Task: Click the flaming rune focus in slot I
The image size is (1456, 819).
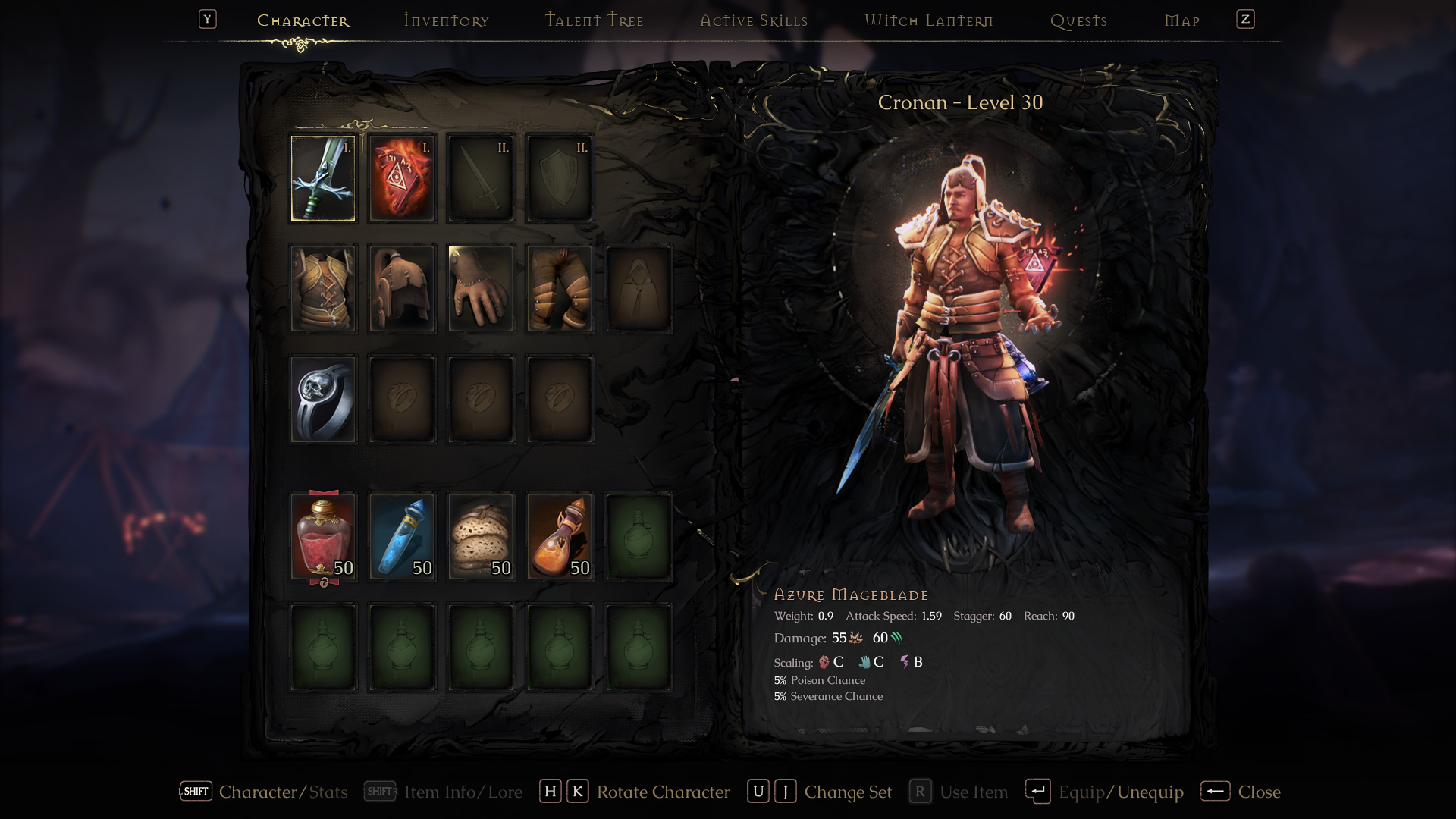Action: click(402, 177)
